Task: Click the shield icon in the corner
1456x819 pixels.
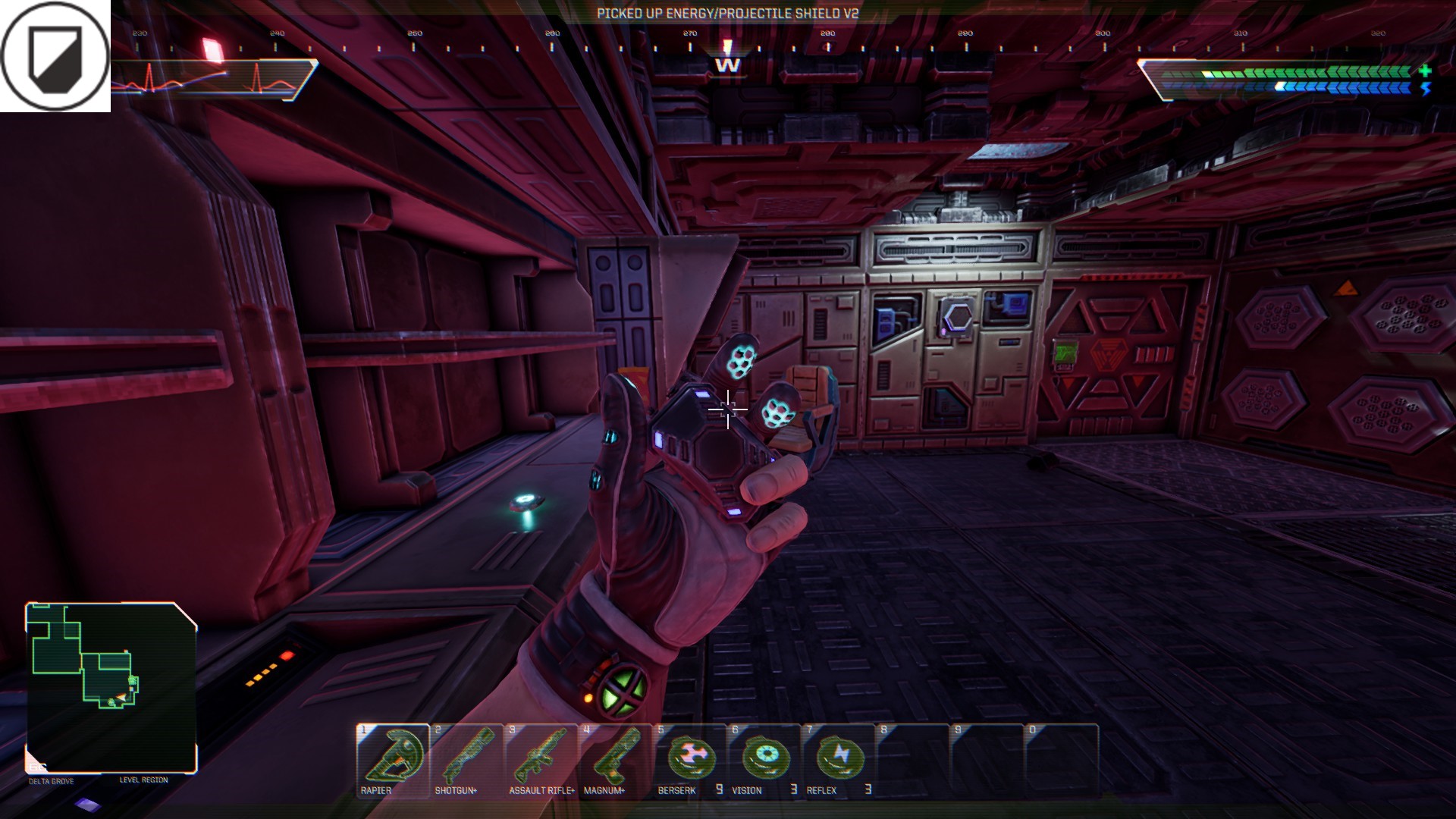Action: click(x=55, y=56)
